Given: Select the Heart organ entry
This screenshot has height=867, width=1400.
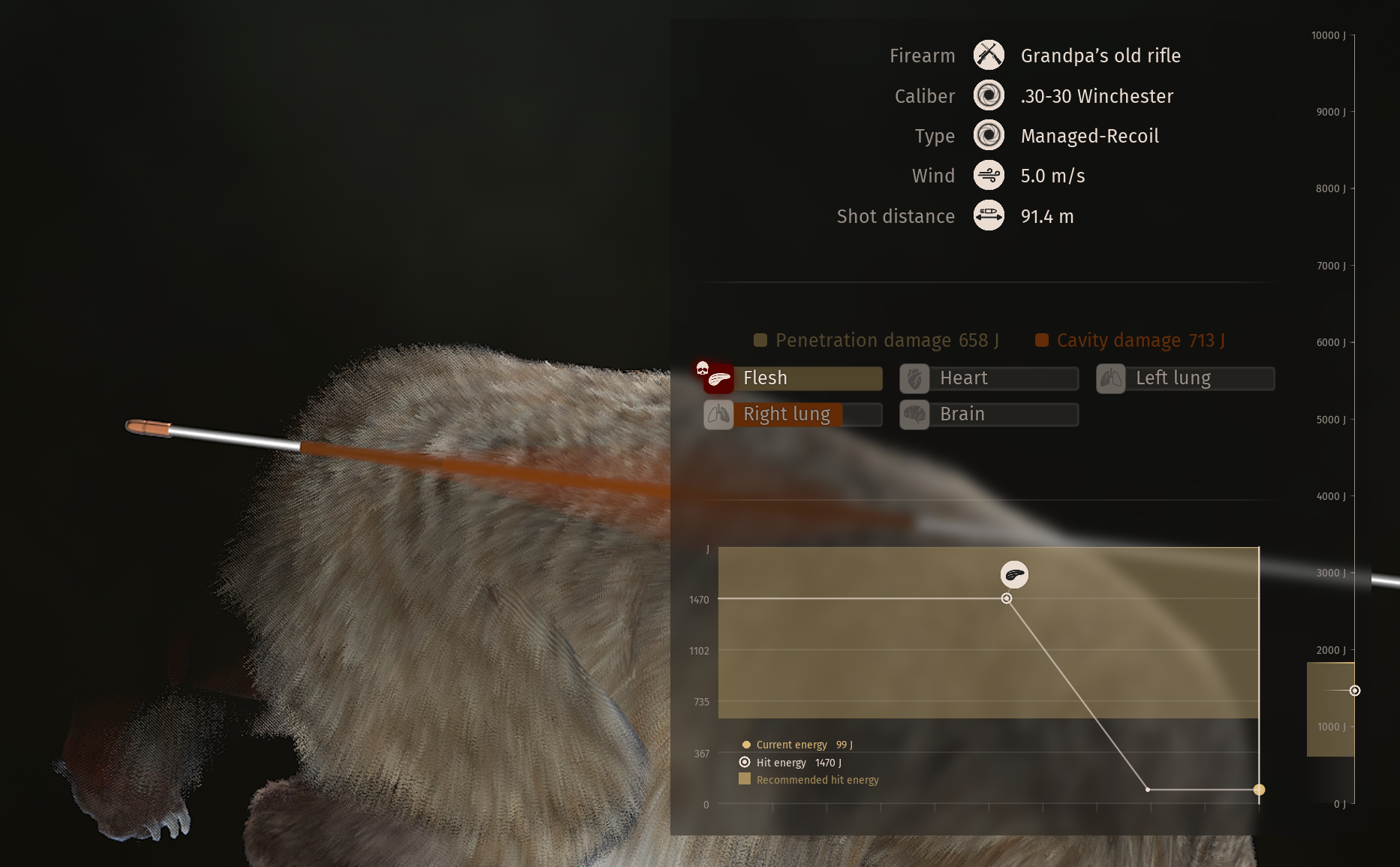Looking at the screenshot, I should 989,378.
